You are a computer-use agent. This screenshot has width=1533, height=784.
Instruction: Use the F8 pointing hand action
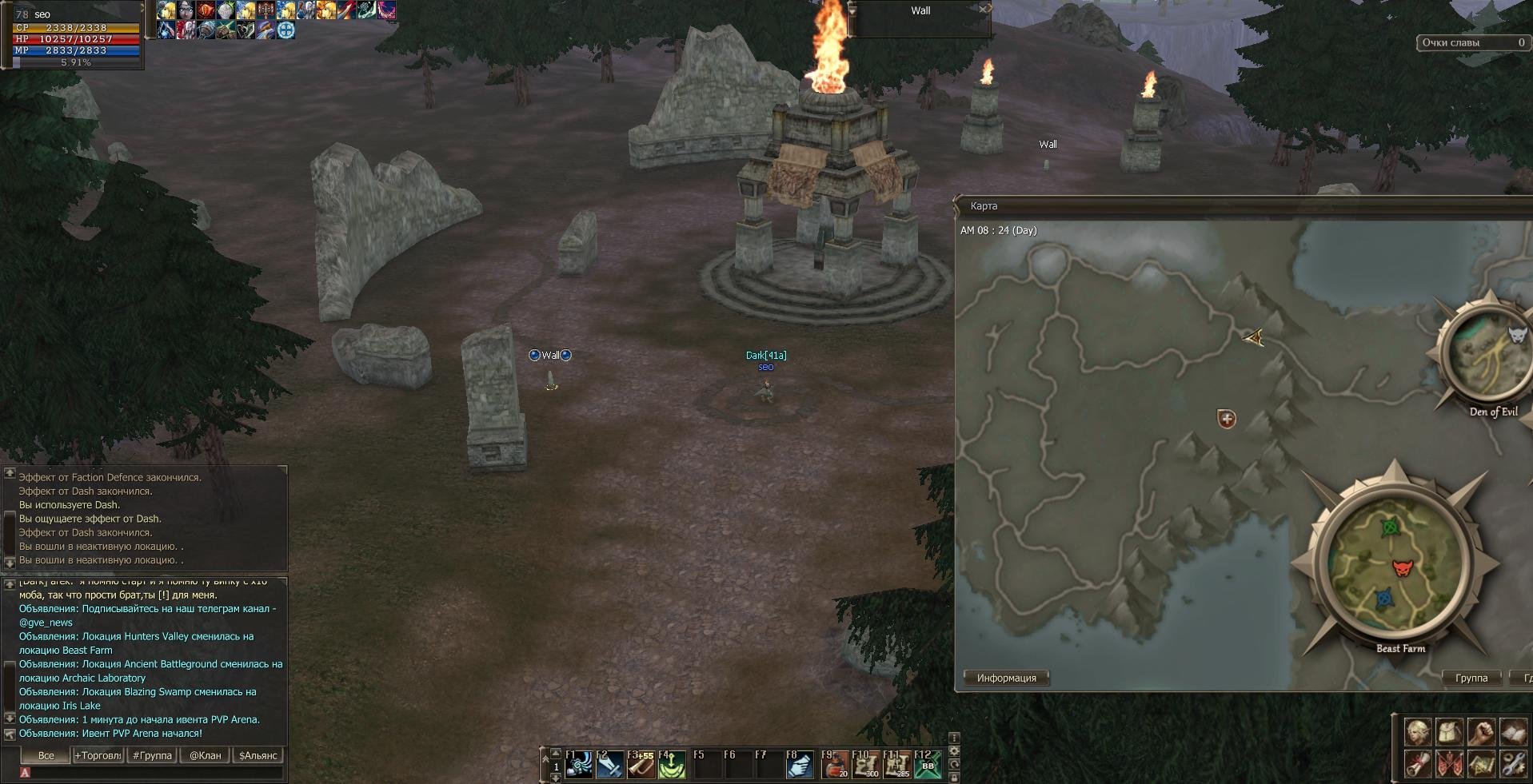point(799,765)
